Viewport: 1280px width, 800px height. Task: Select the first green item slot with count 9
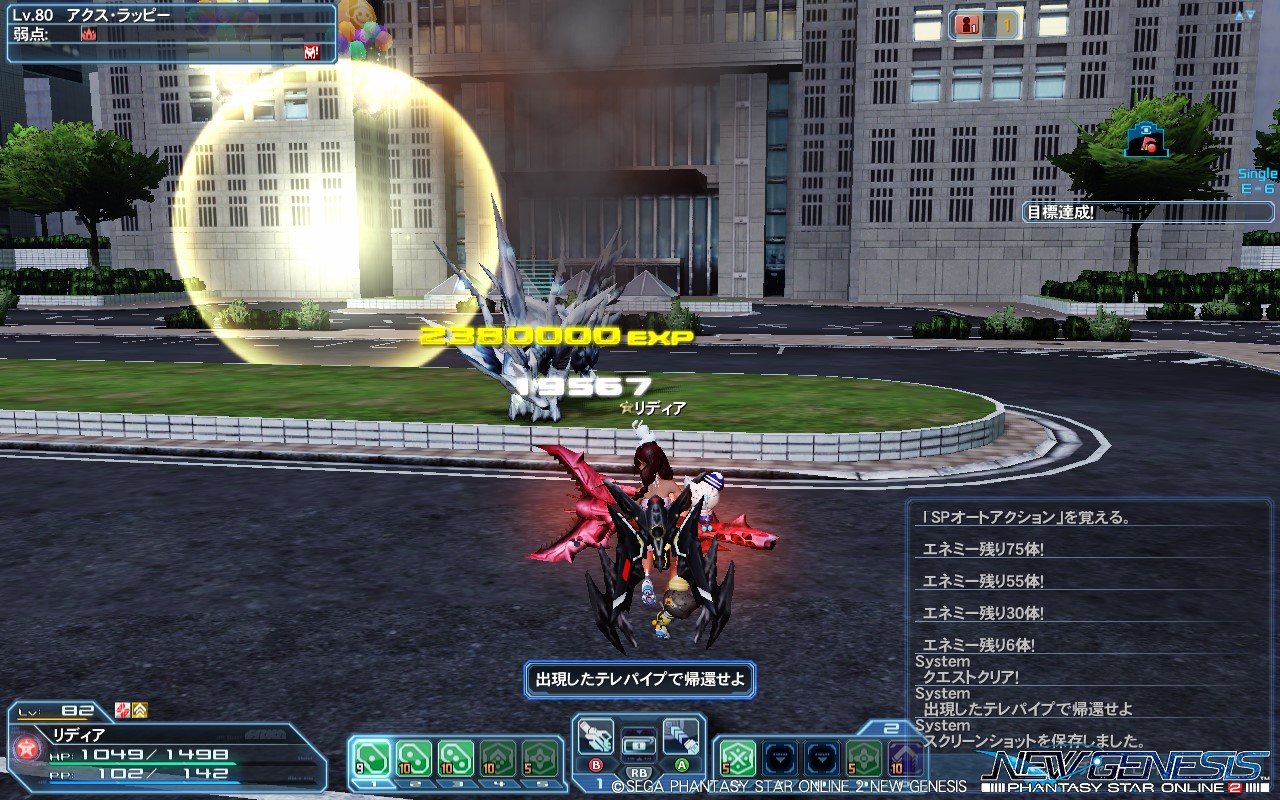pyautogui.click(x=372, y=758)
